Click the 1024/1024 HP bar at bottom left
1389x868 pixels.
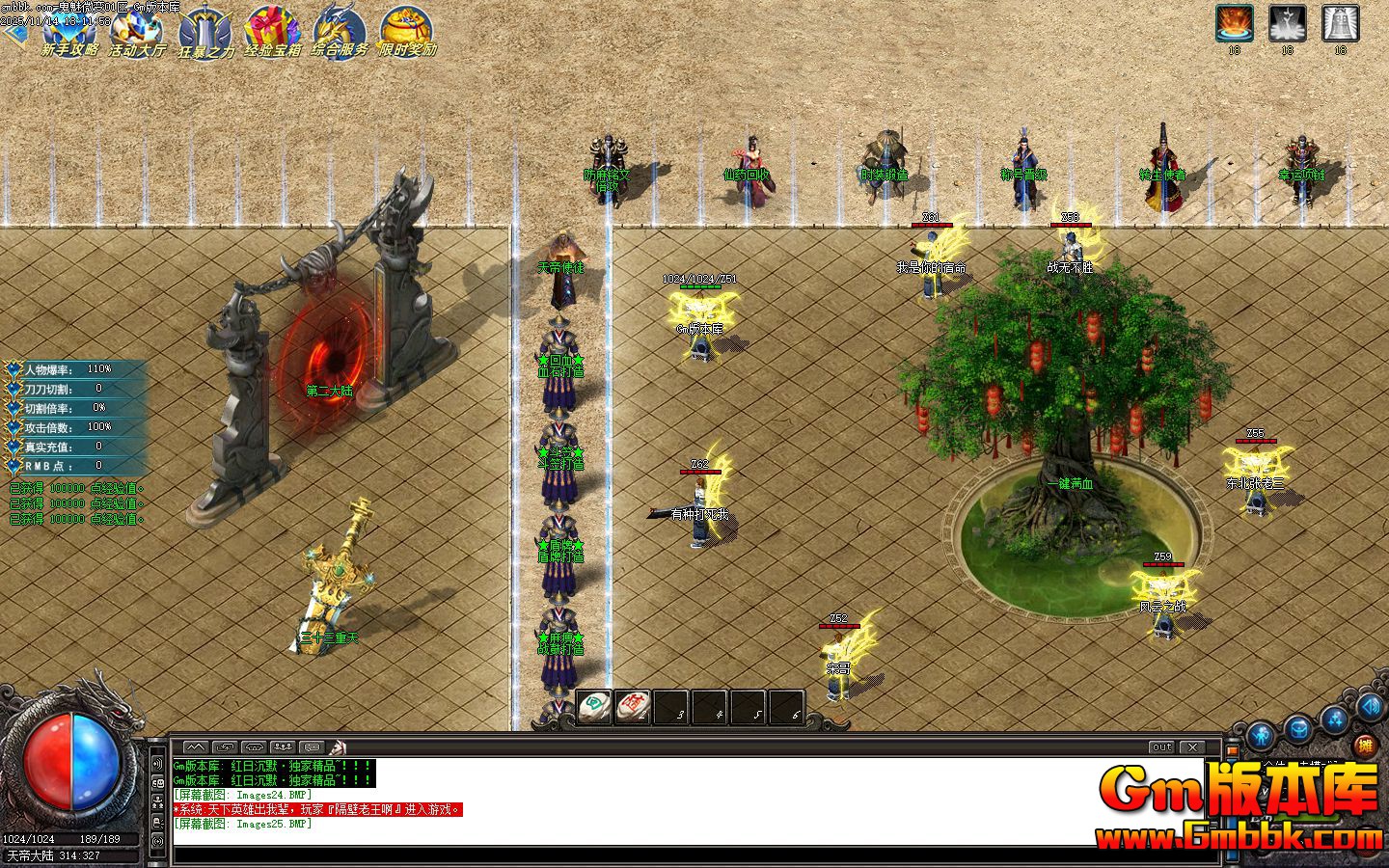point(29,839)
